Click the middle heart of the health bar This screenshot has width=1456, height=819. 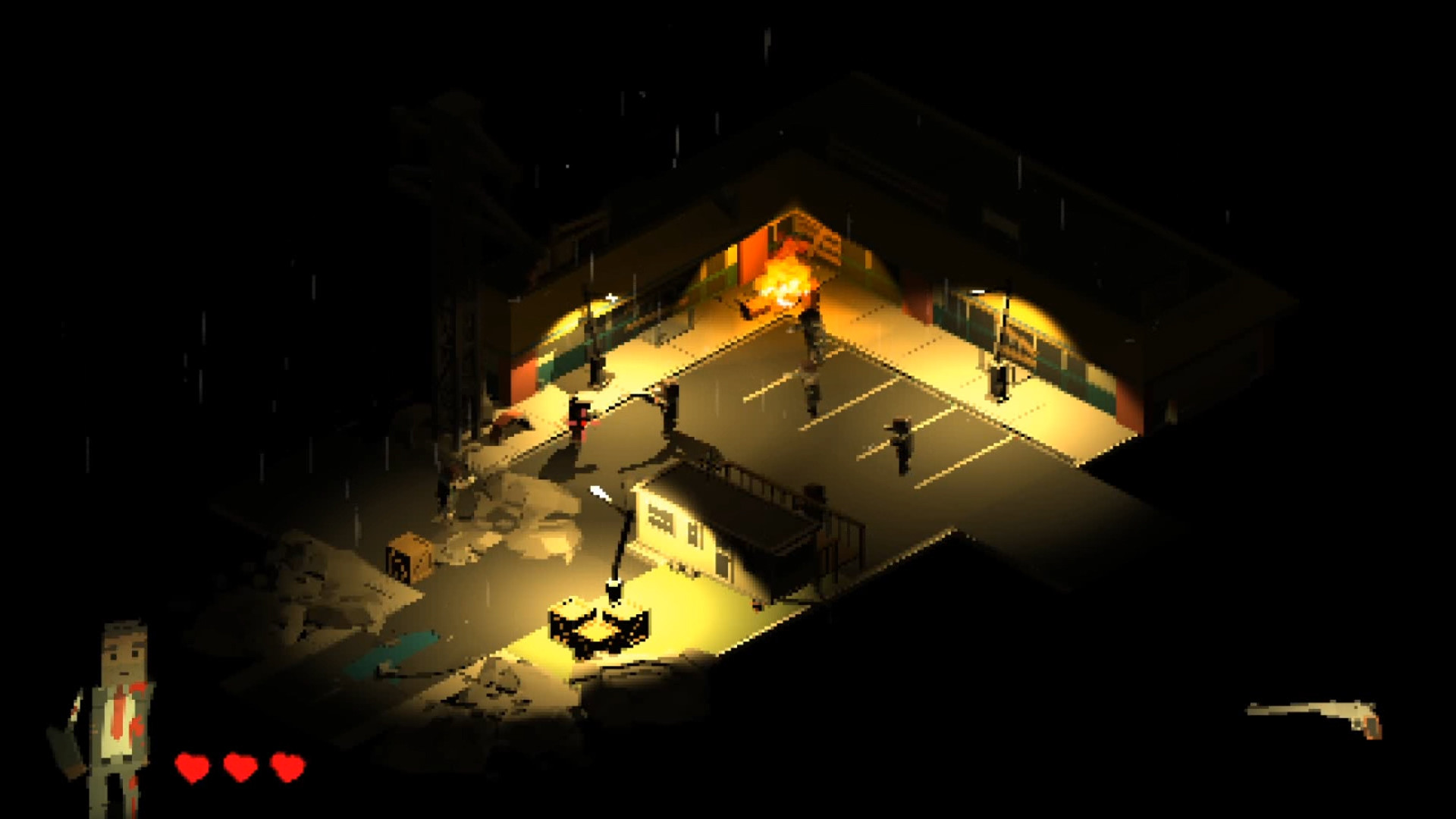[x=239, y=766]
